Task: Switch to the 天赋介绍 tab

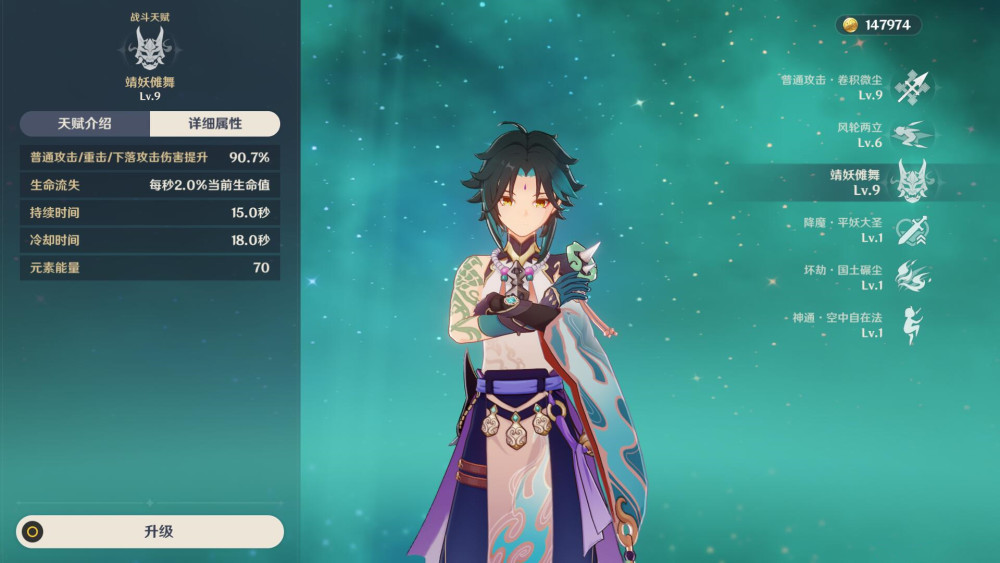Action: tap(85, 124)
